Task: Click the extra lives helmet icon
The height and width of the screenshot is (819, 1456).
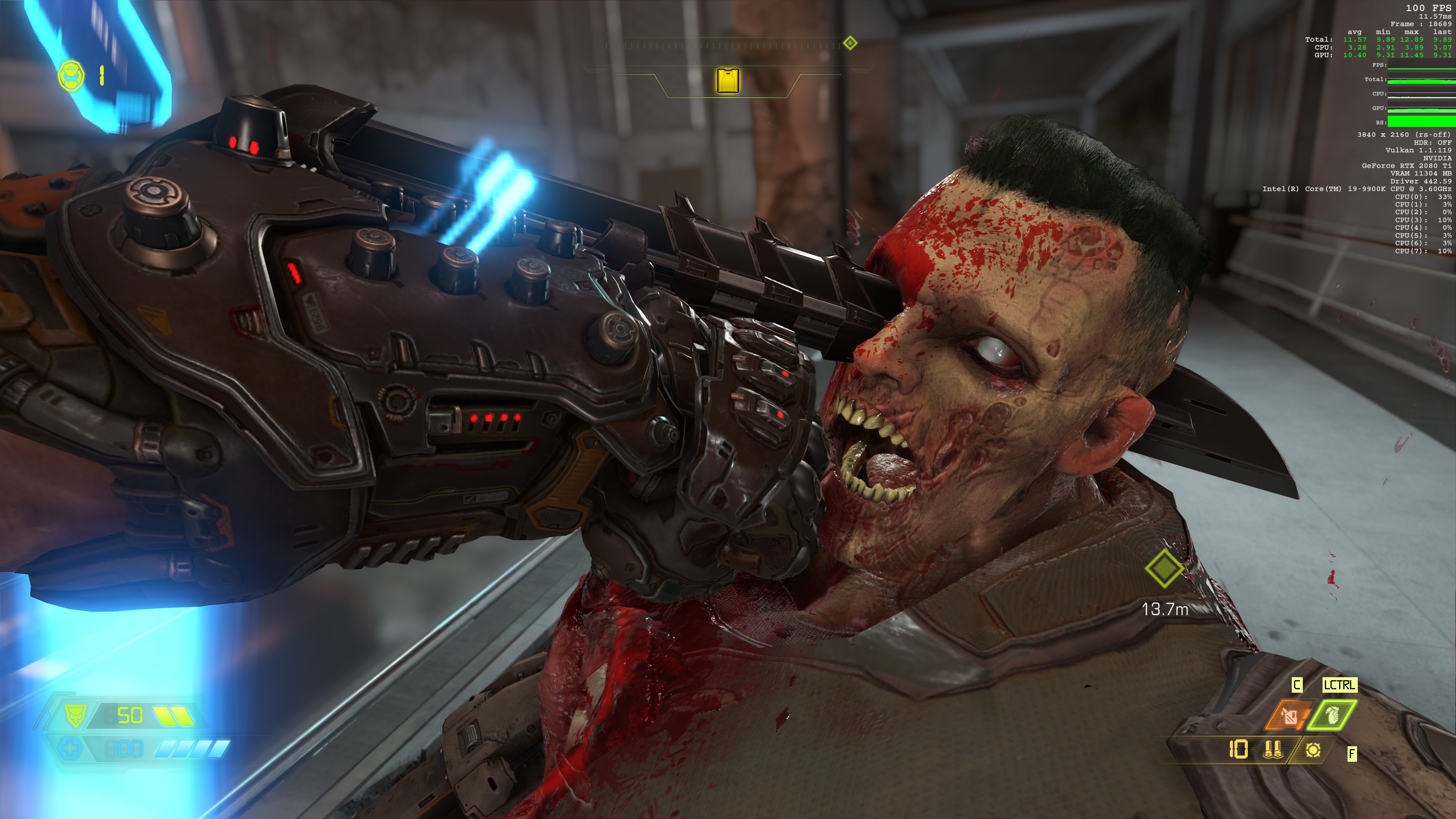Action: pos(71,76)
